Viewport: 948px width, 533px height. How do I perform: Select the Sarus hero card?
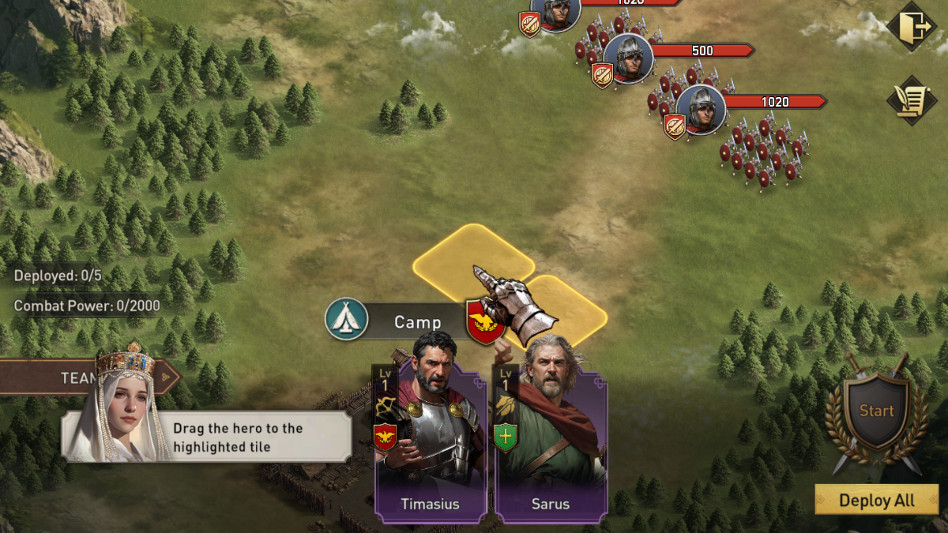click(x=551, y=440)
